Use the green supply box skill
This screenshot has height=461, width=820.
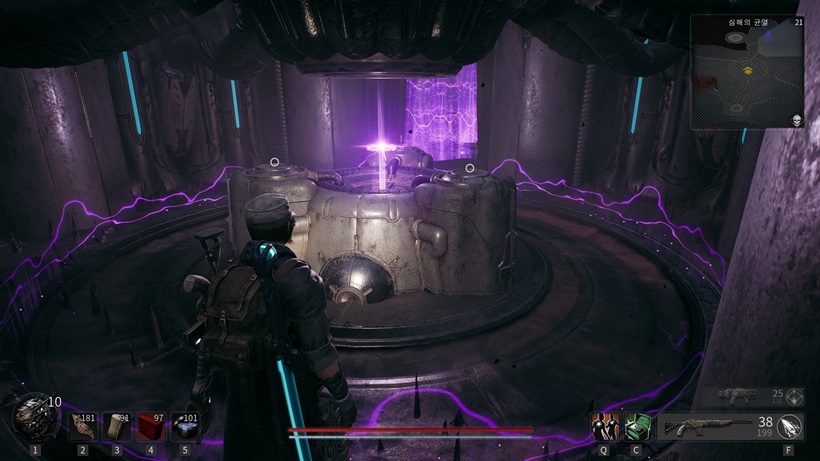click(x=636, y=427)
